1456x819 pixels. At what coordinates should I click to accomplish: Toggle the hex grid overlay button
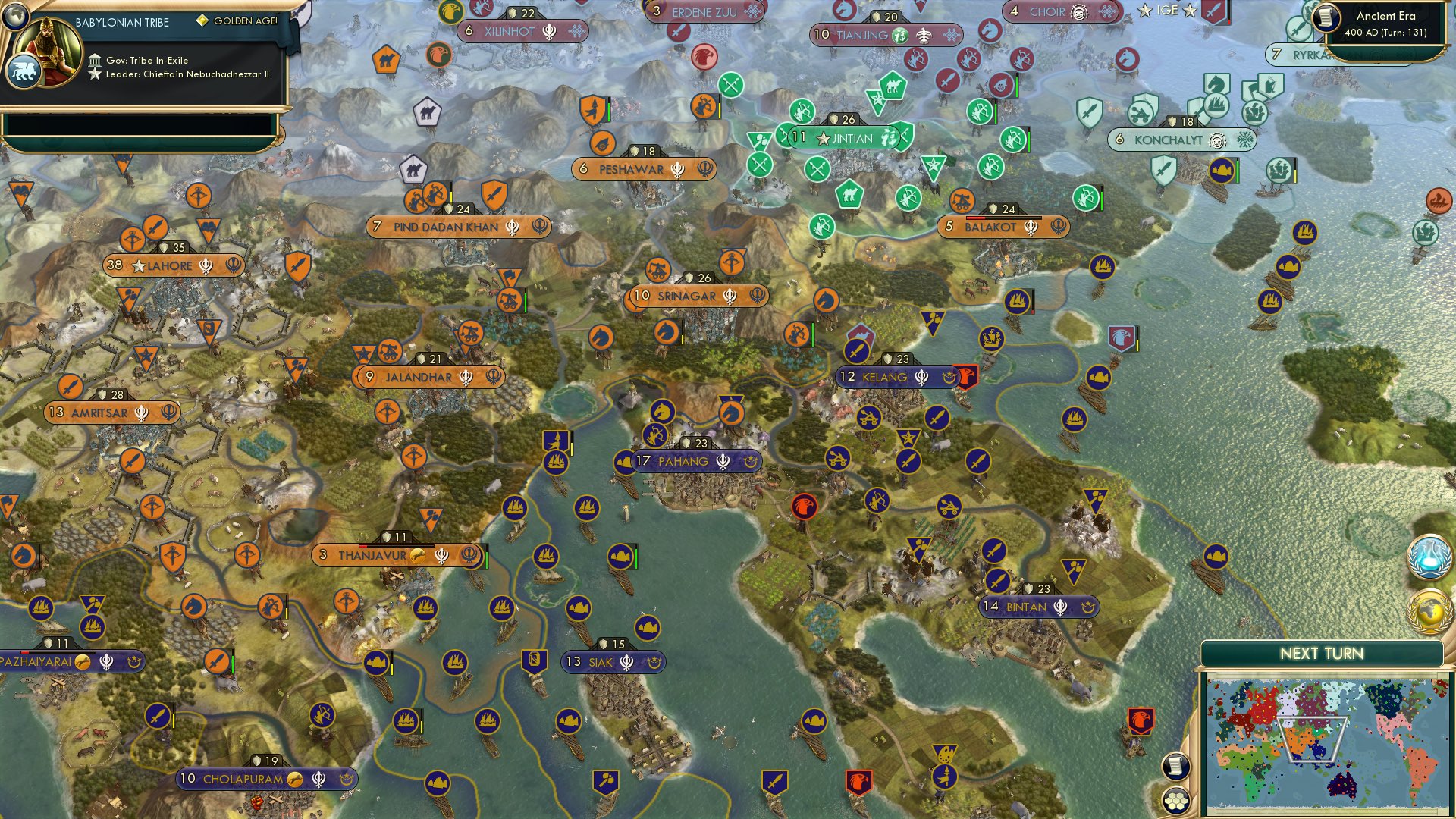coord(1175,800)
